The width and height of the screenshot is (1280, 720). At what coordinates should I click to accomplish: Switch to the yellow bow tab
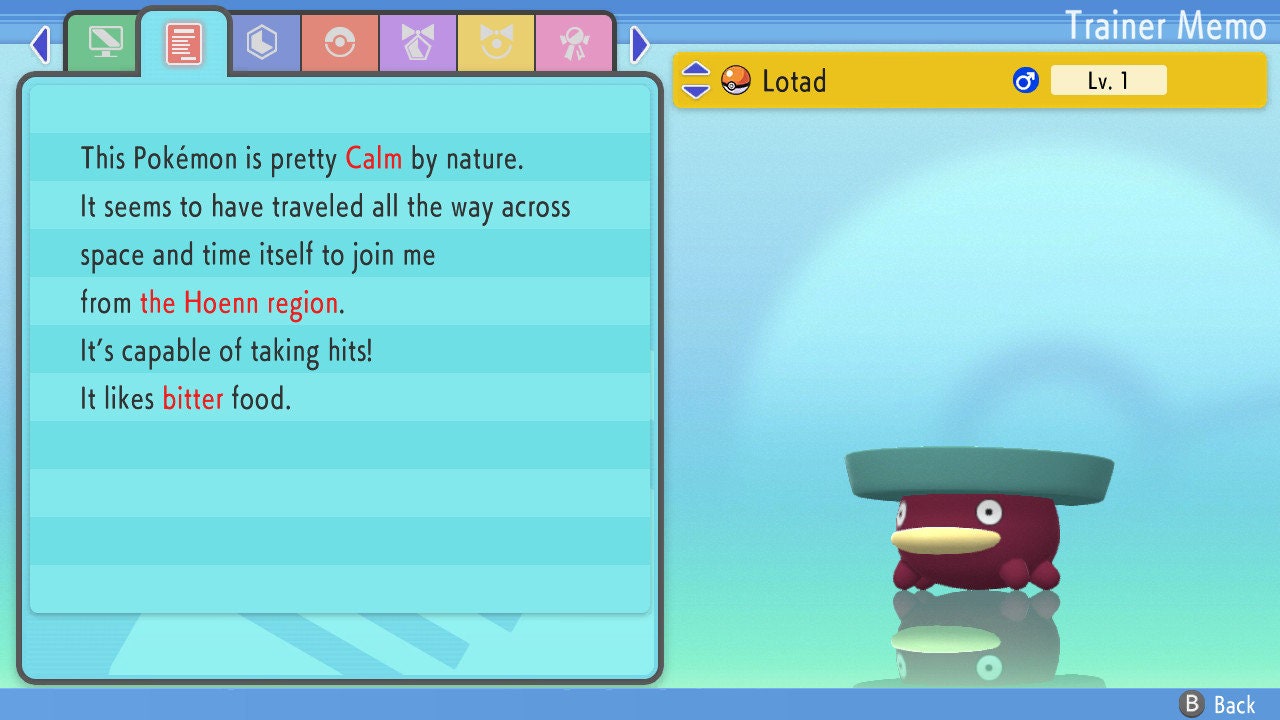click(496, 43)
